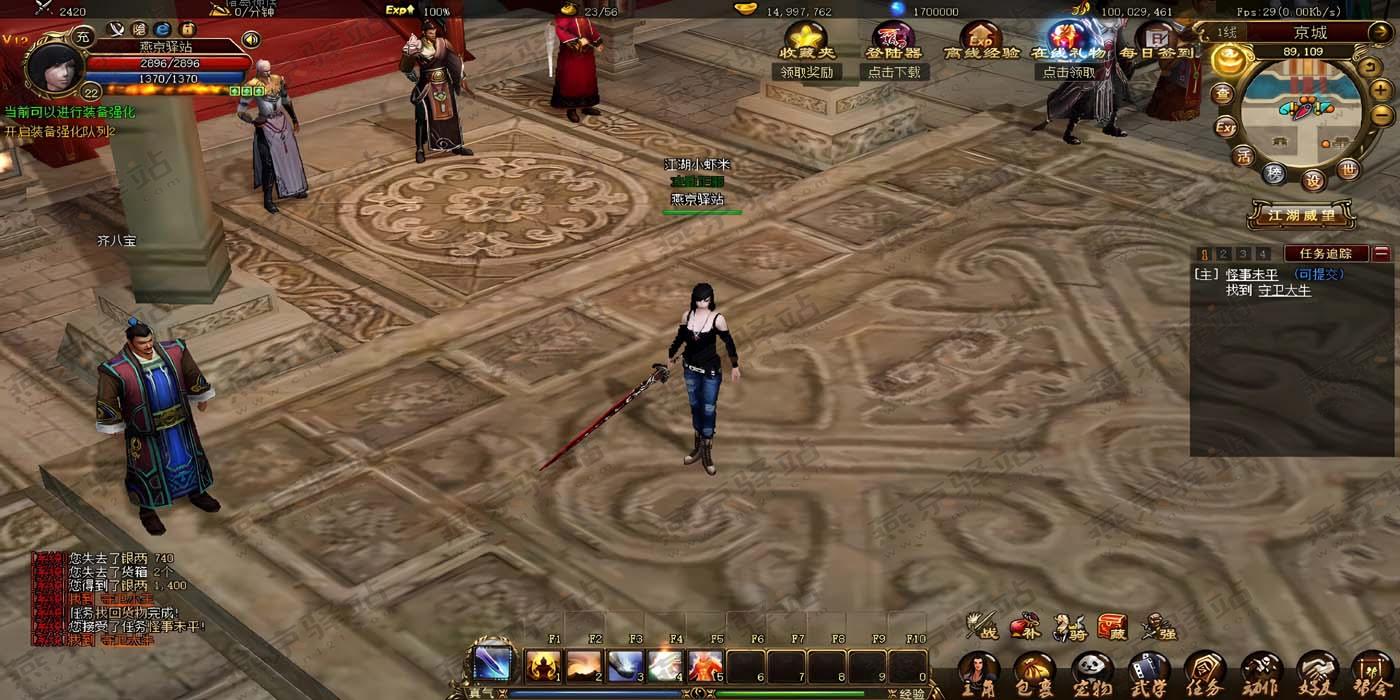
Task: Open the 武学 martial skills menu
Action: coord(1148,670)
